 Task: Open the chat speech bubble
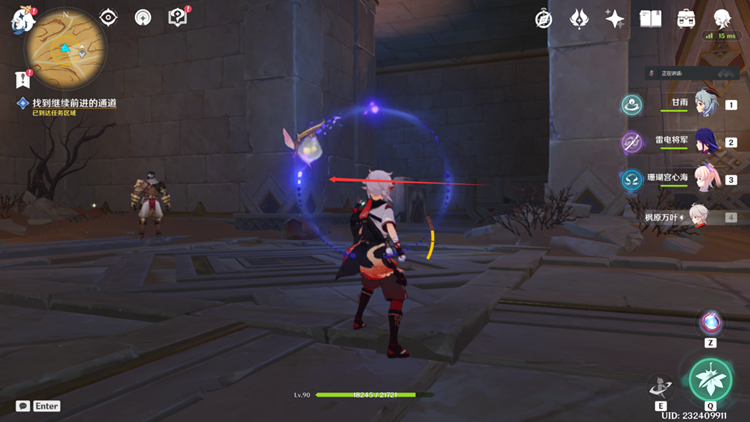[22, 406]
